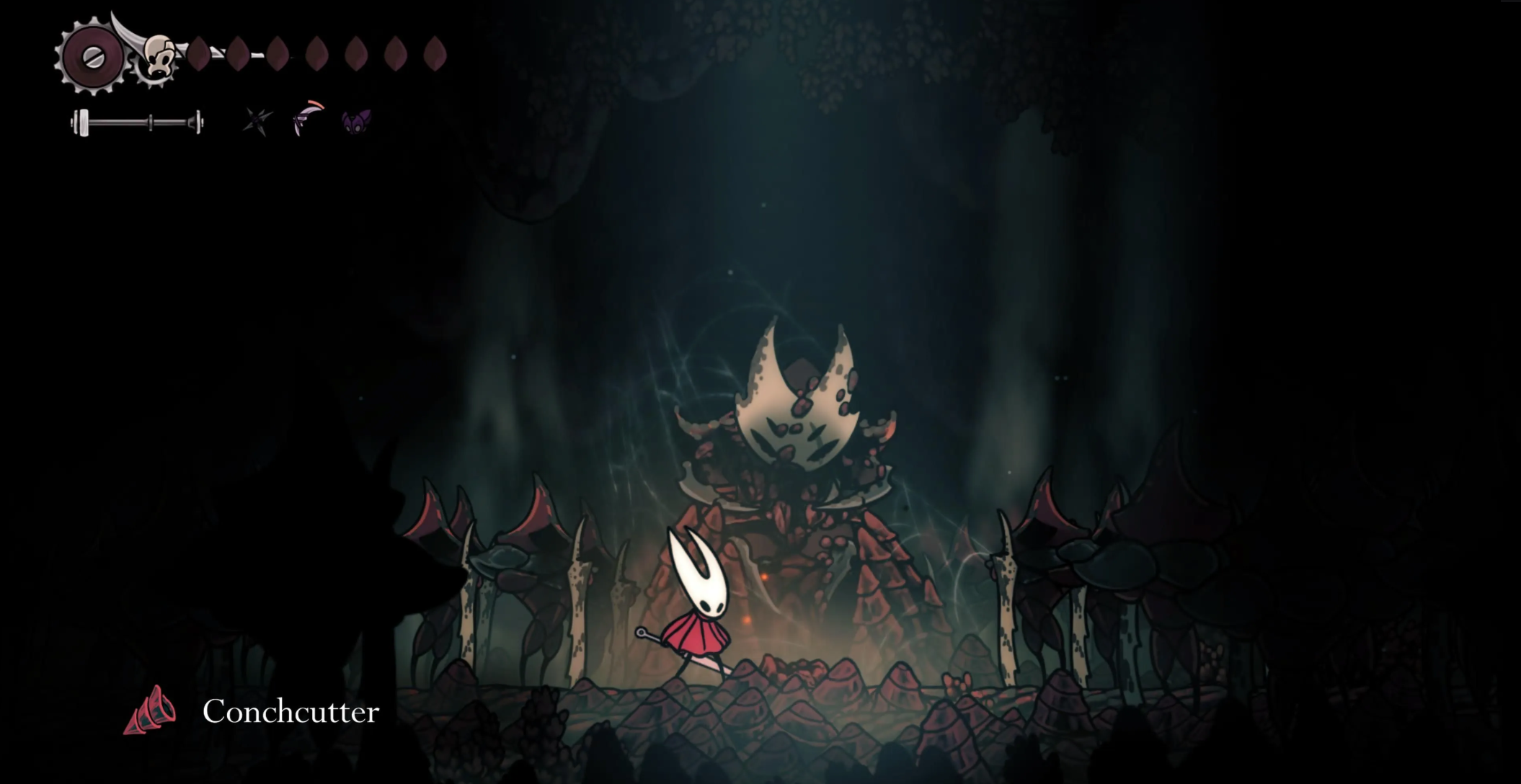Select the curved claw blade tool icon
1521x784 pixels.
pos(308,118)
